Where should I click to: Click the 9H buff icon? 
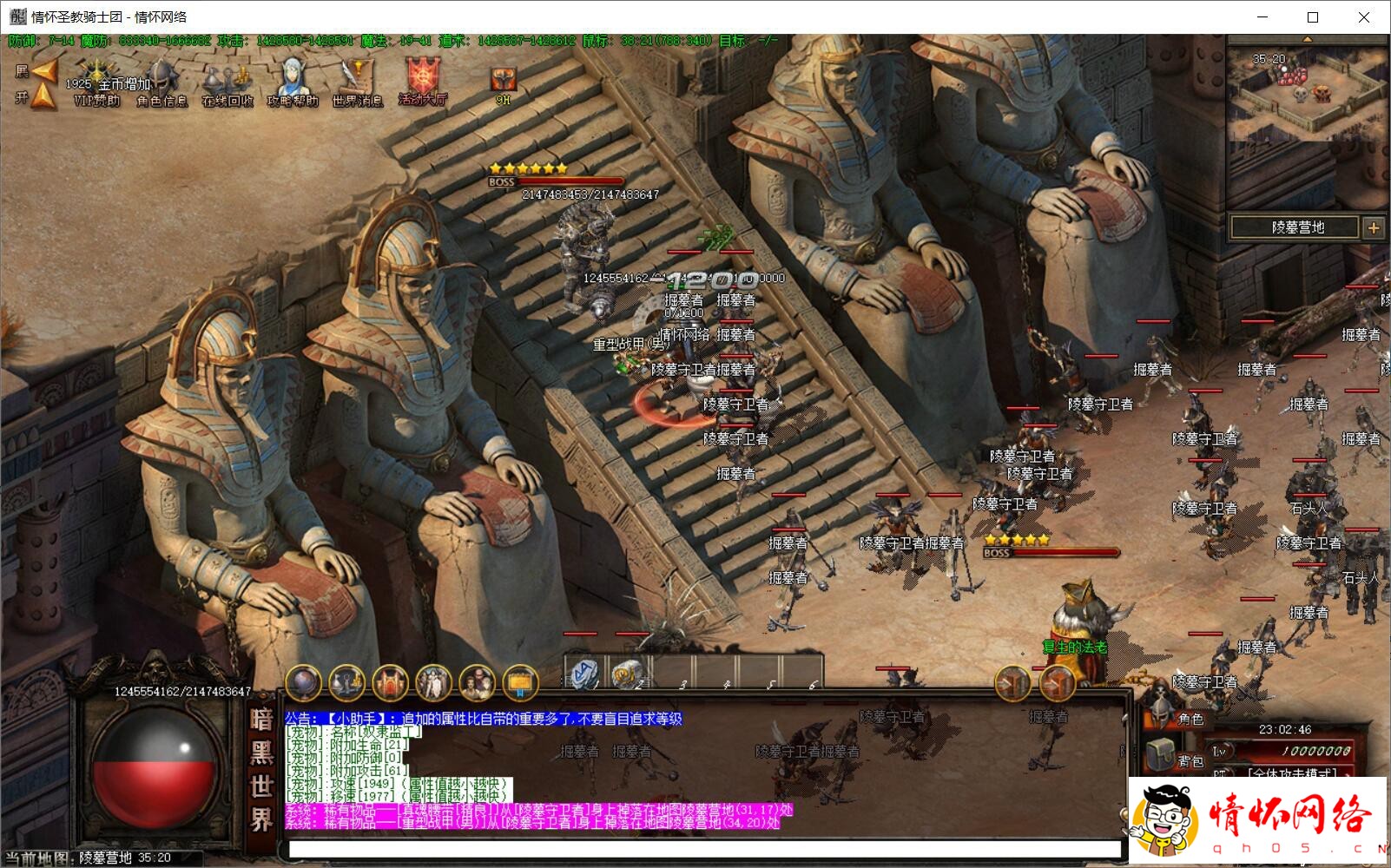point(503,82)
